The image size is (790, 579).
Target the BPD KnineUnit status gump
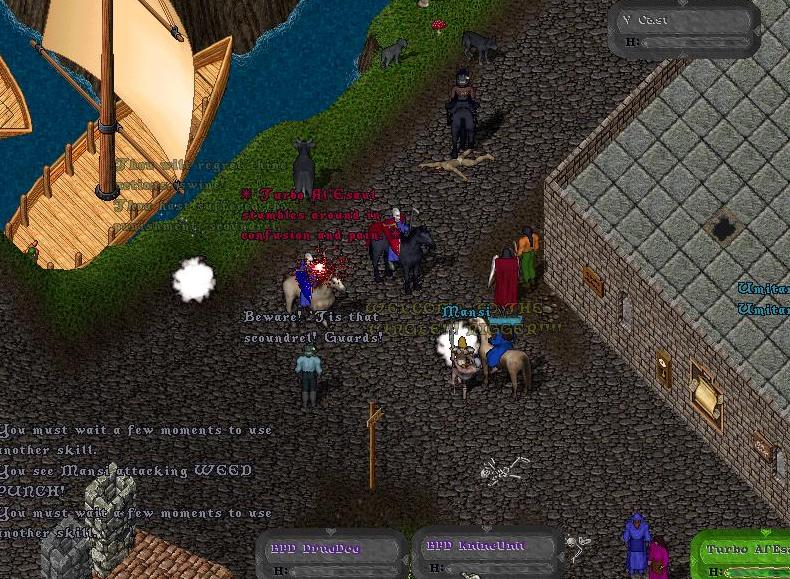[483, 553]
